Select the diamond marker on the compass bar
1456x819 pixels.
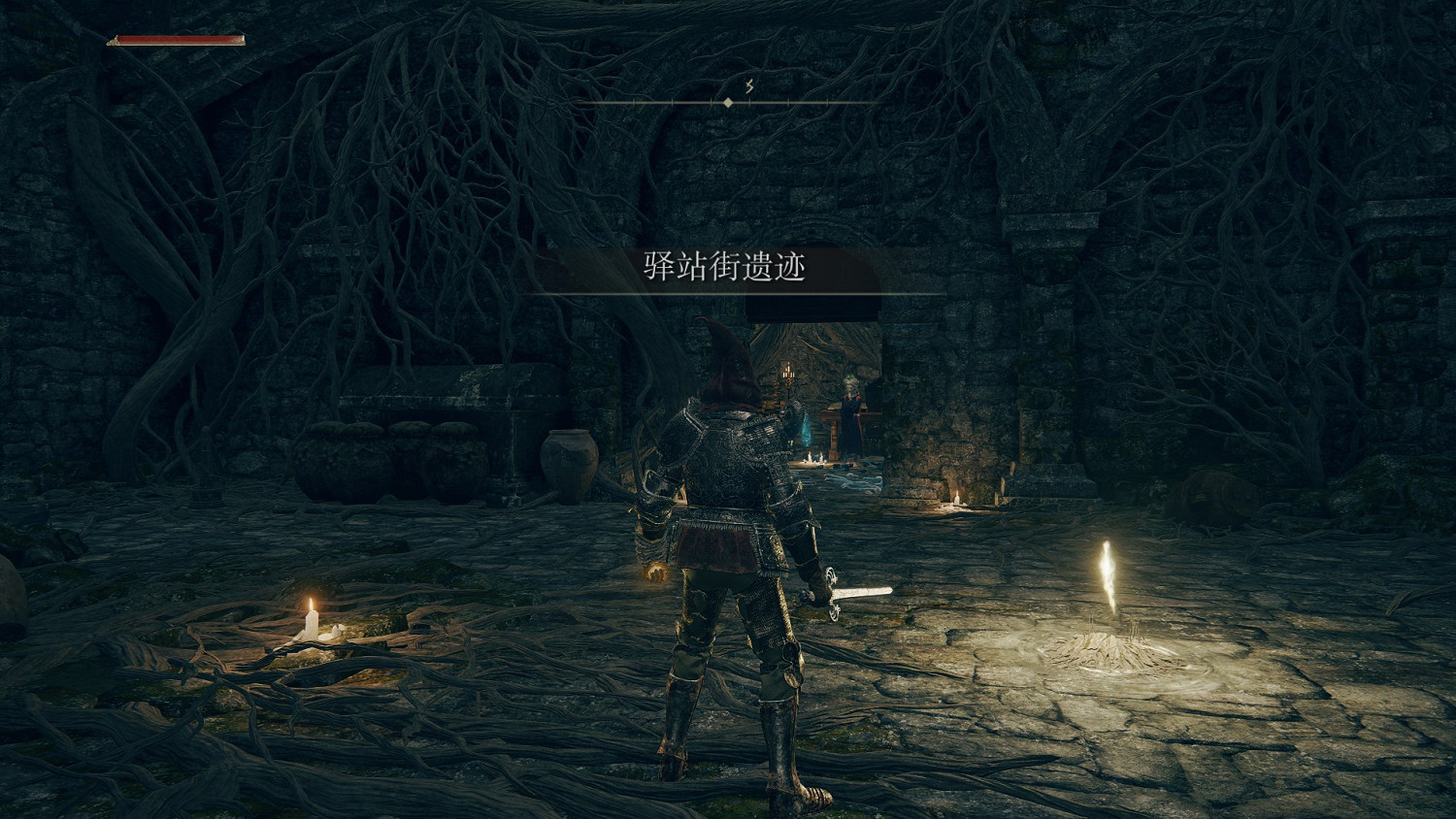pos(727,101)
